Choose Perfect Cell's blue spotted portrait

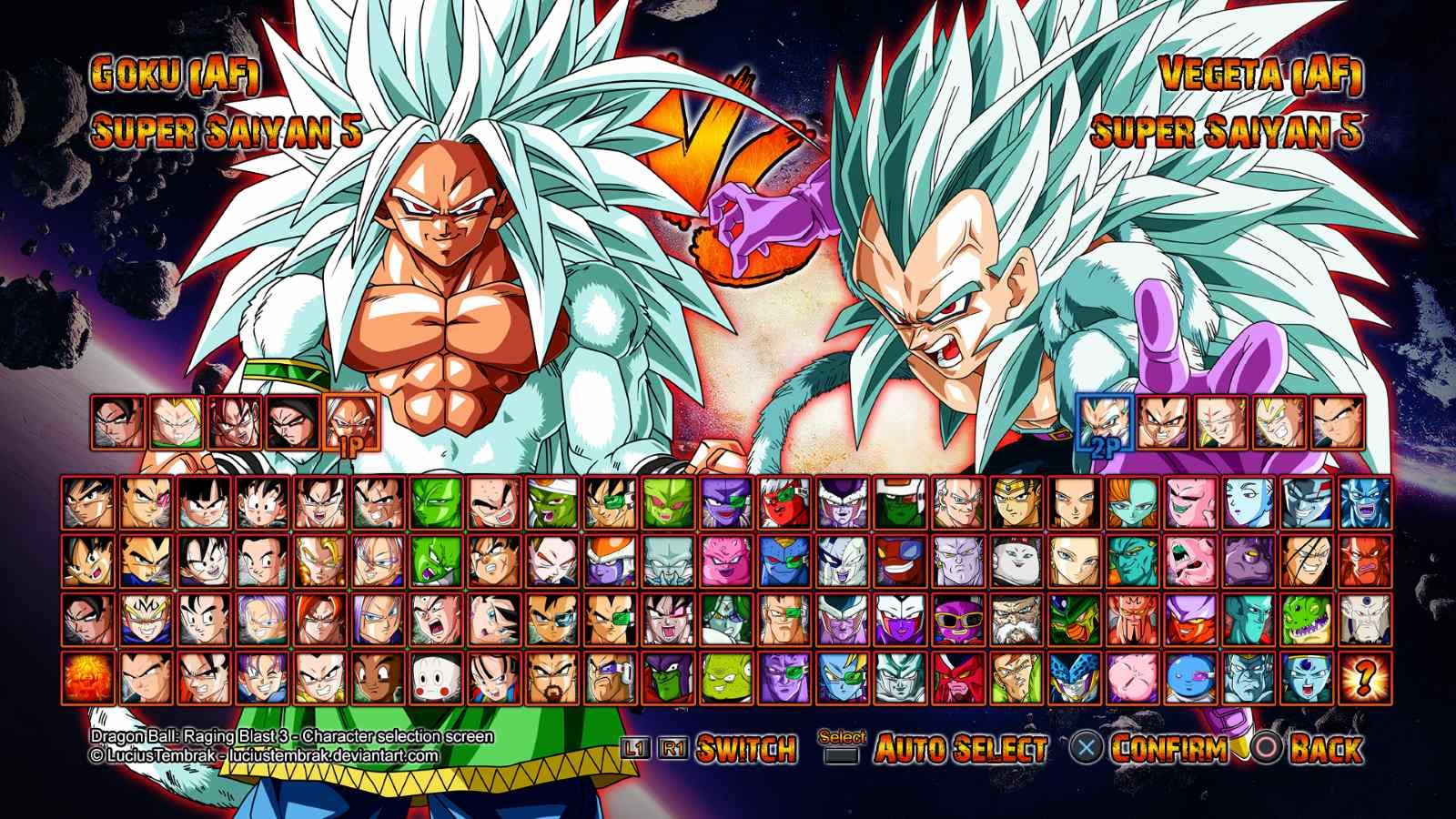click(x=1073, y=676)
